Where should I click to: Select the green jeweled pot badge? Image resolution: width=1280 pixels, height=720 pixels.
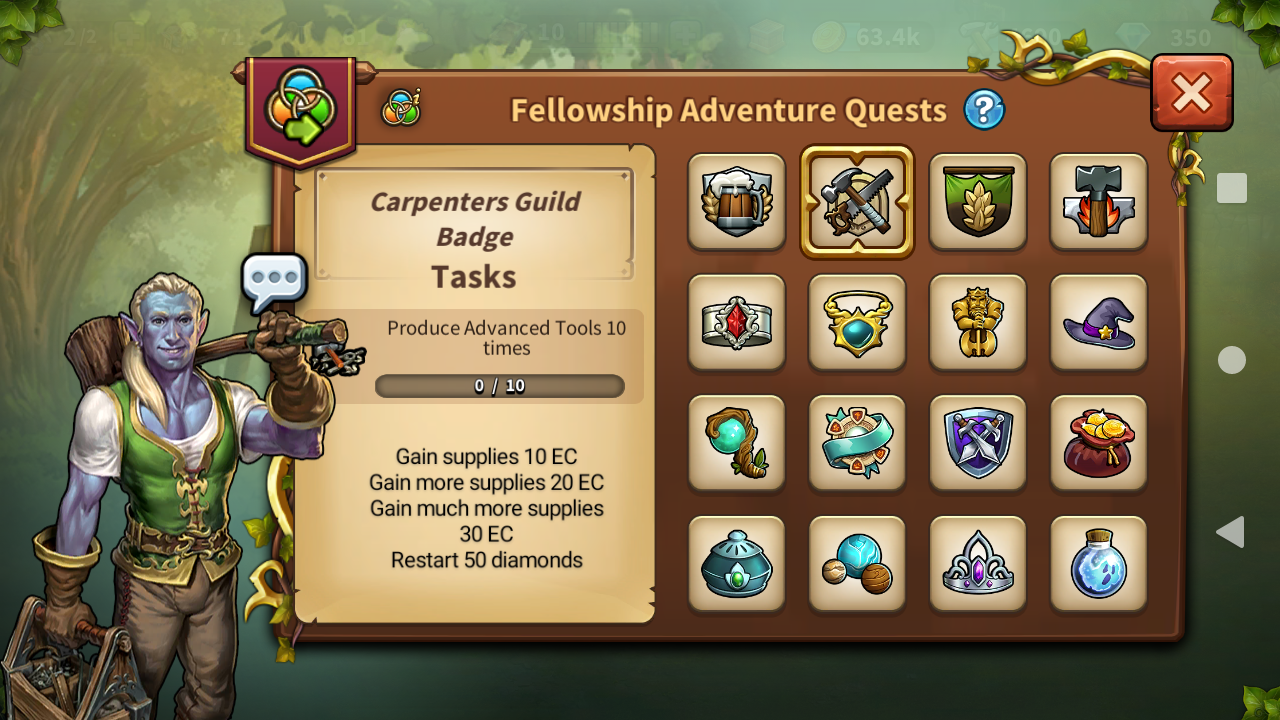(737, 563)
